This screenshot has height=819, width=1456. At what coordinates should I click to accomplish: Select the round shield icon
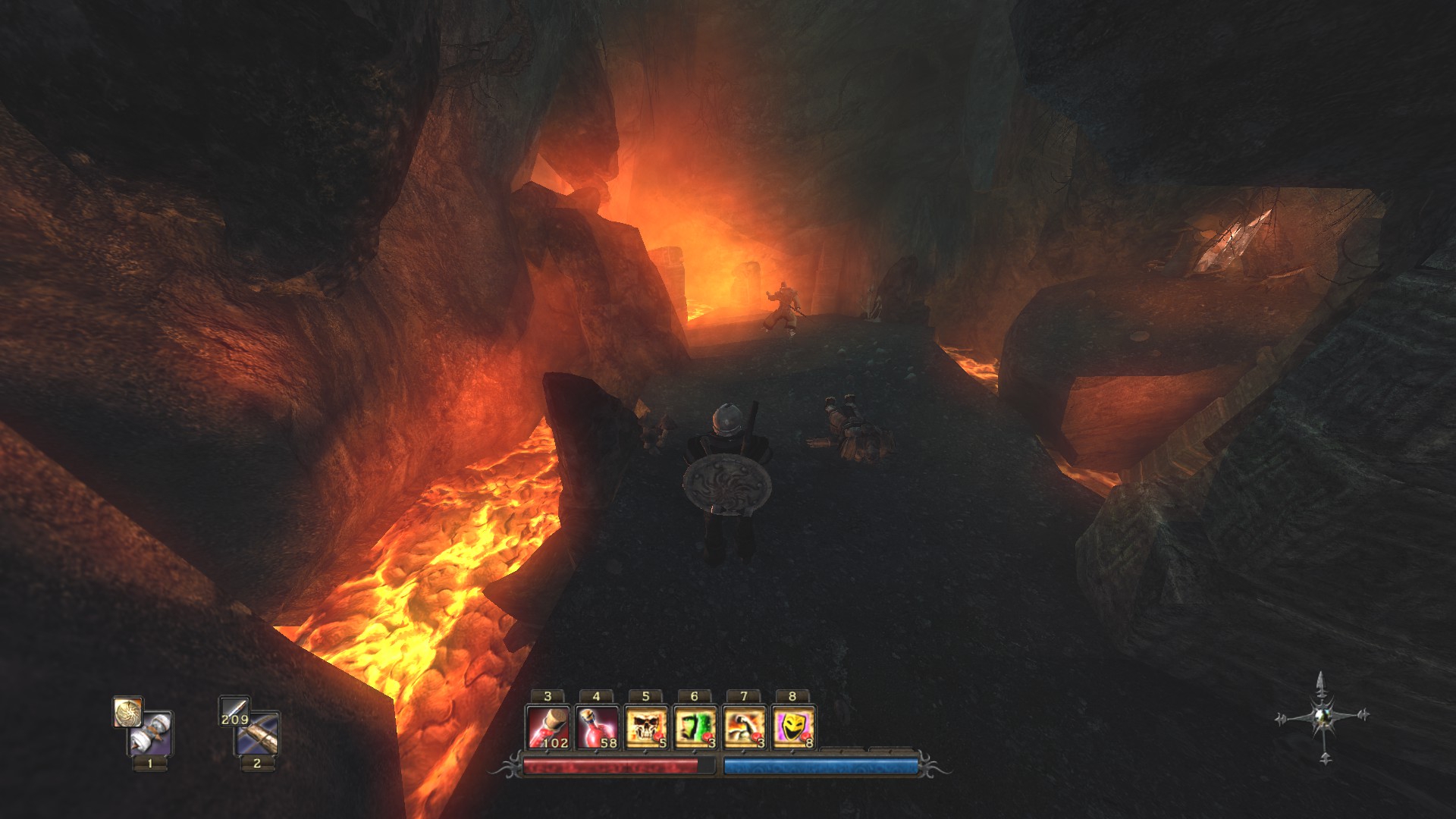tap(127, 712)
